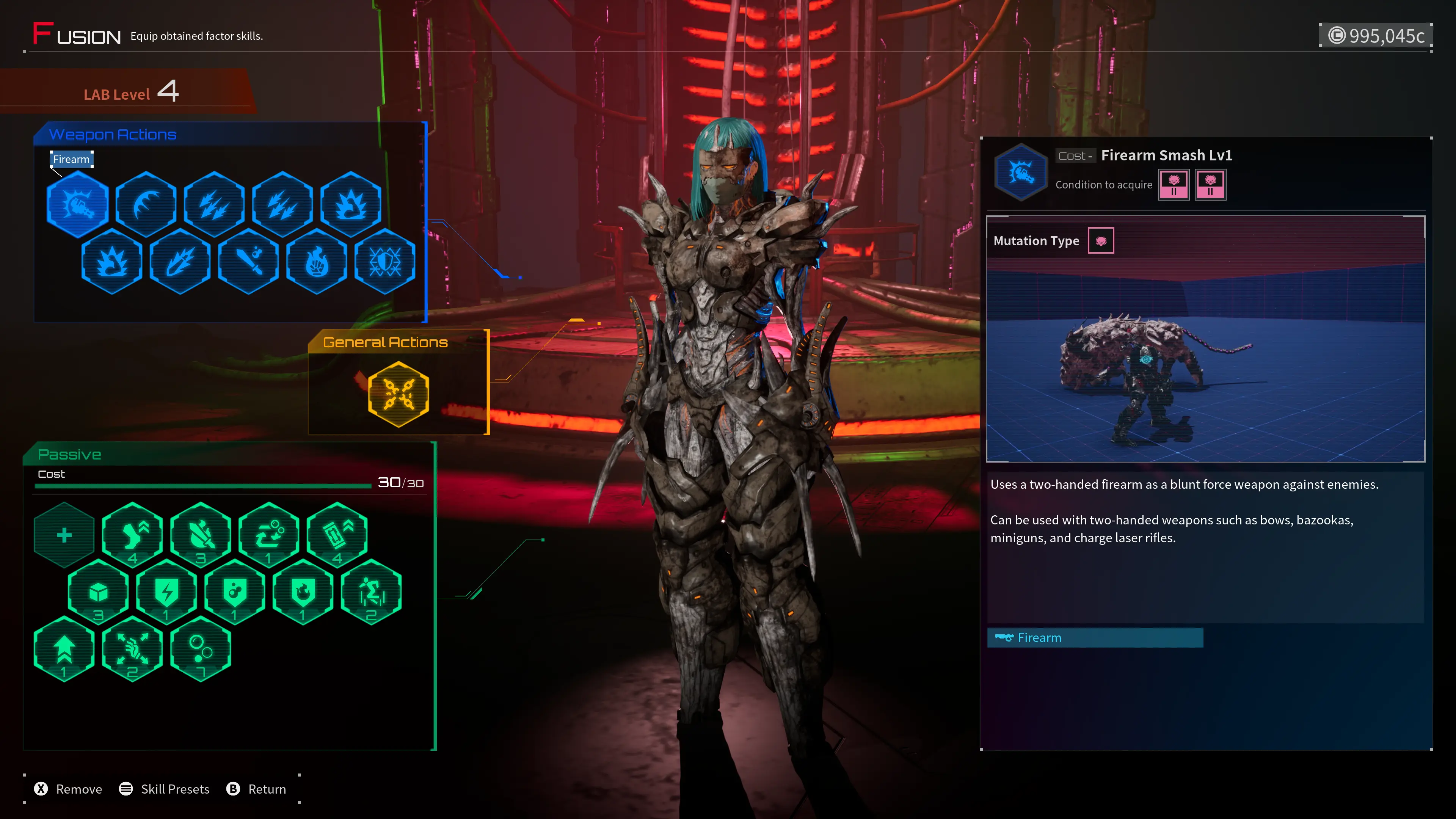The width and height of the screenshot is (1456, 819).
Task: Select the Firearm Smash weapon skill
Action: tap(77, 204)
